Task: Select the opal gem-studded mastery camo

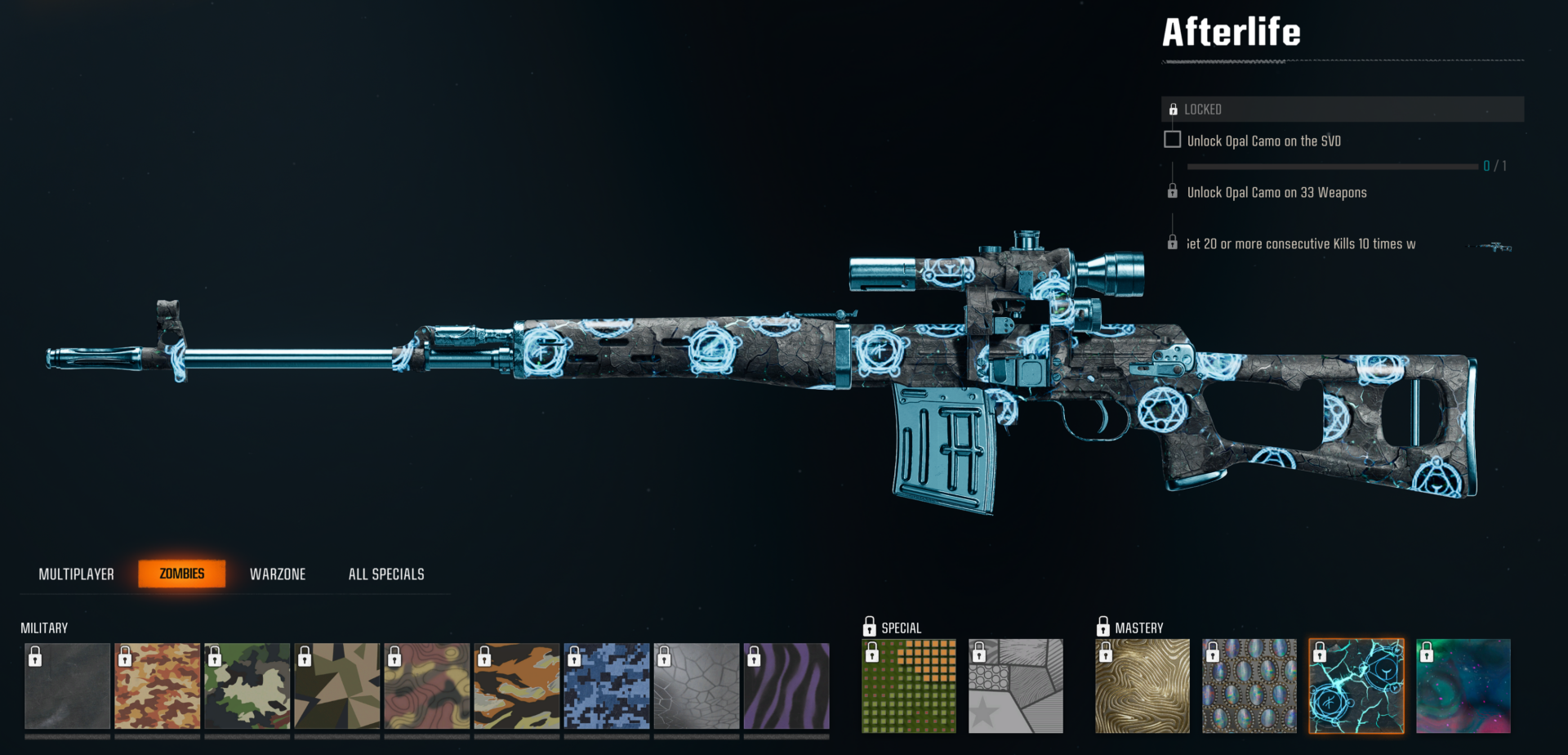Action: [1249, 686]
